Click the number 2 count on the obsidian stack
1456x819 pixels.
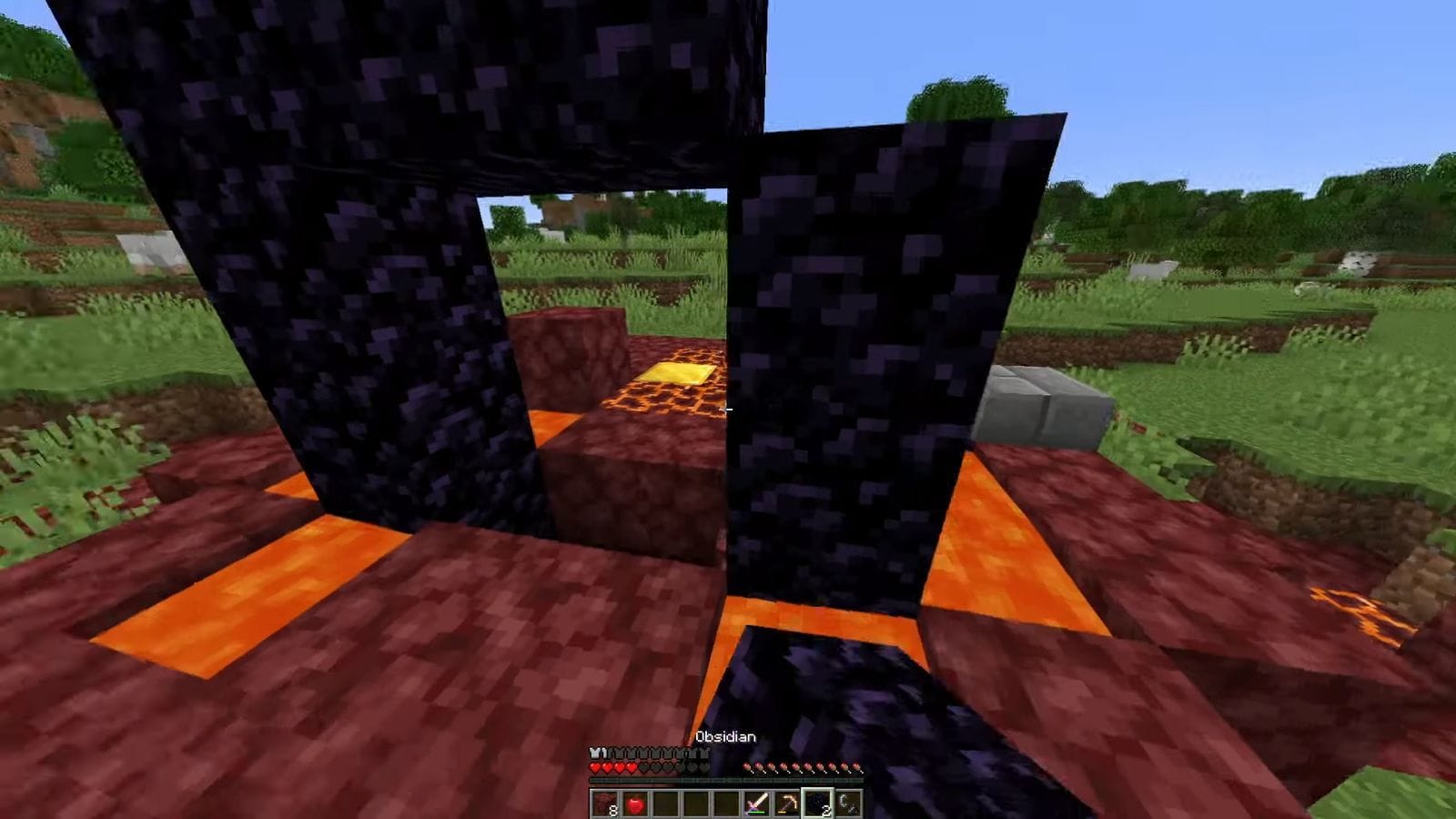[x=827, y=810]
